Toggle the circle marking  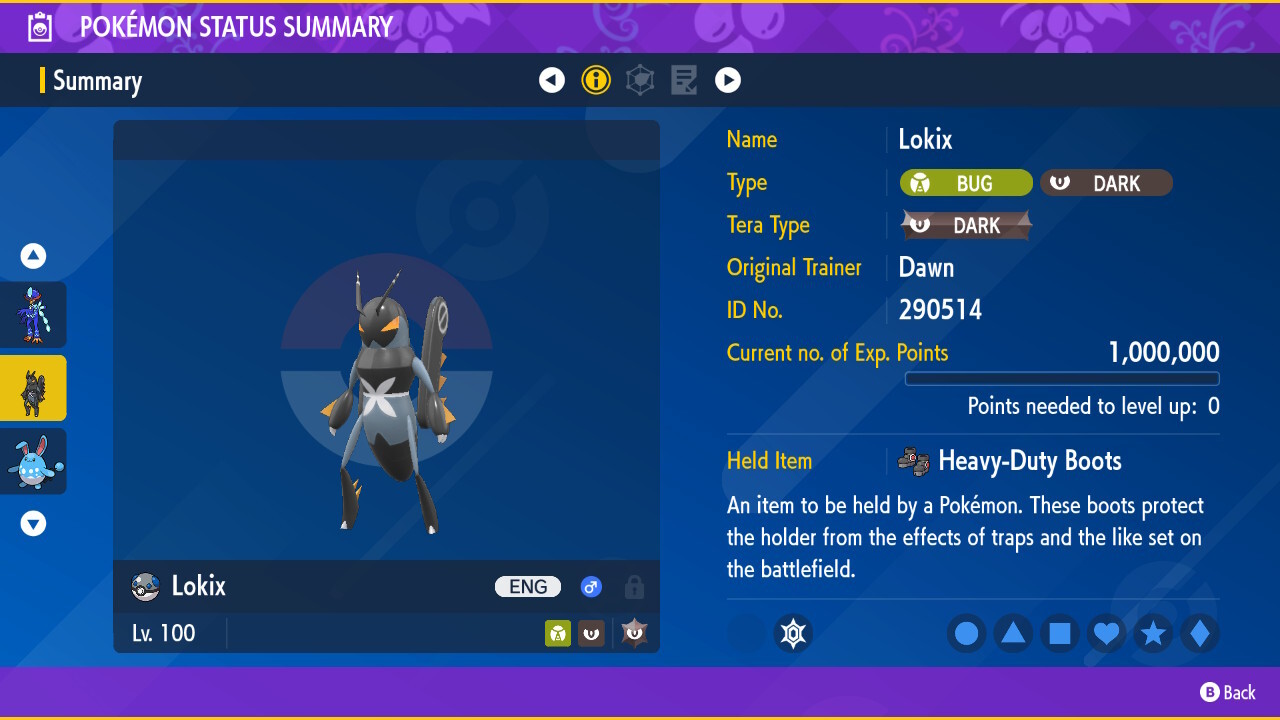(x=966, y=633)
